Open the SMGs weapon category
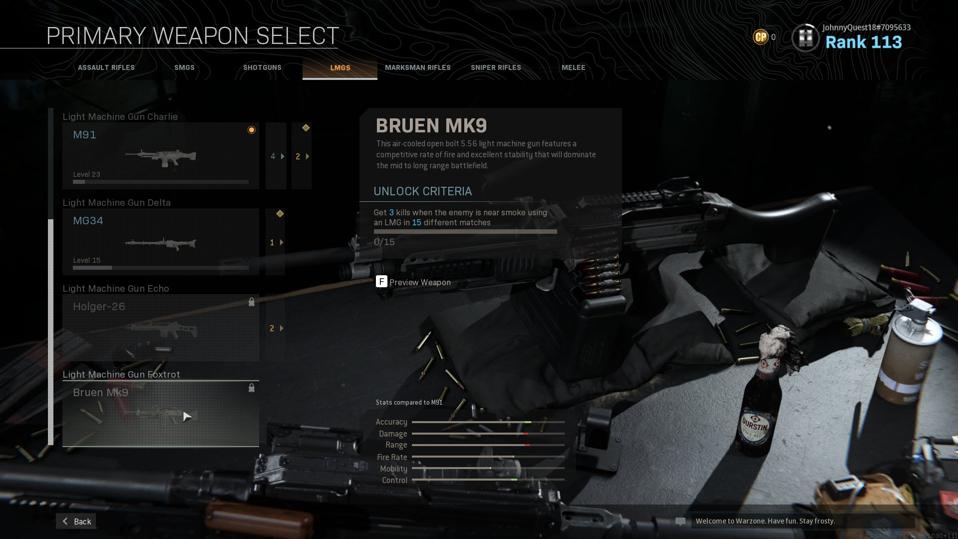958x539 pixels. pyautogui.click(x=184, y=68)
